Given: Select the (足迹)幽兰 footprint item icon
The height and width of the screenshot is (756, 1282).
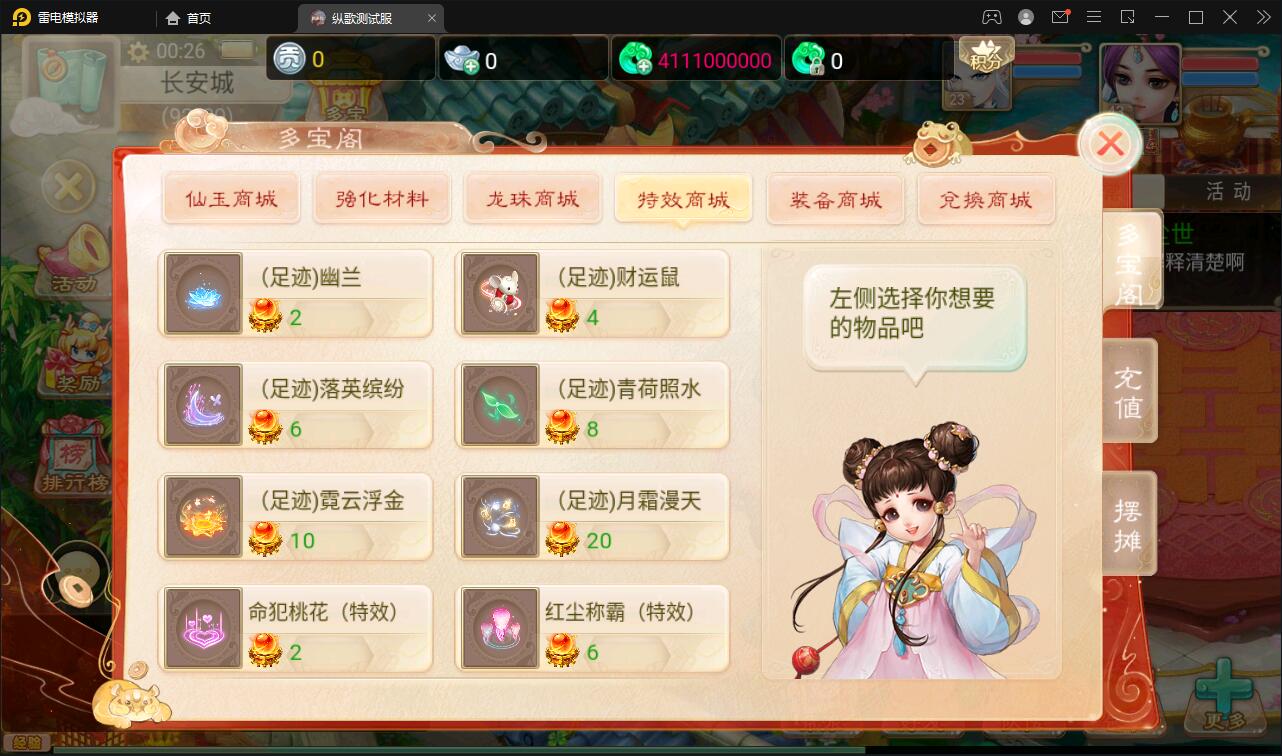Looking at the screenshot, I should pyautogui.click(x=203, y=292).
